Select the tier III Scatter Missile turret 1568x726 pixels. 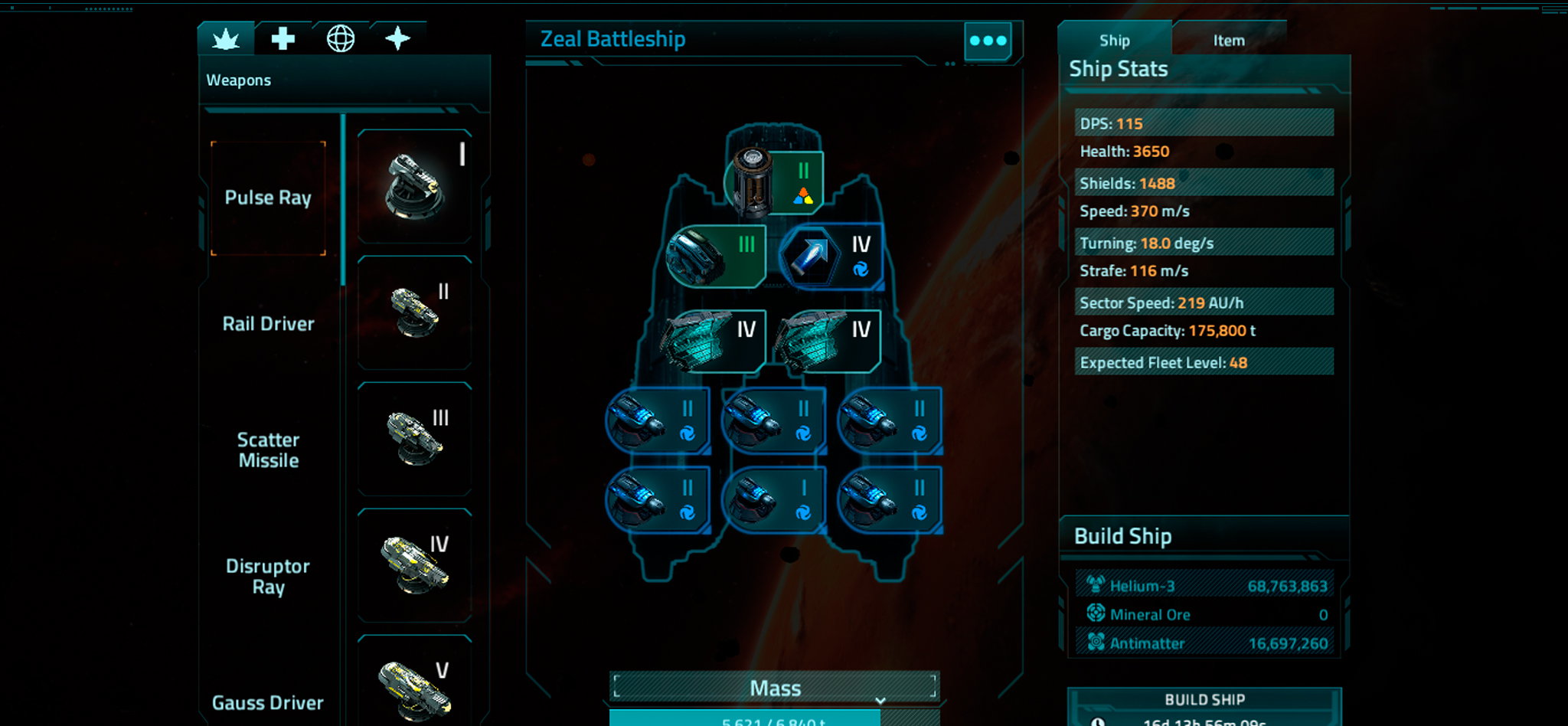pyautogui.click(x=414, y=439)
